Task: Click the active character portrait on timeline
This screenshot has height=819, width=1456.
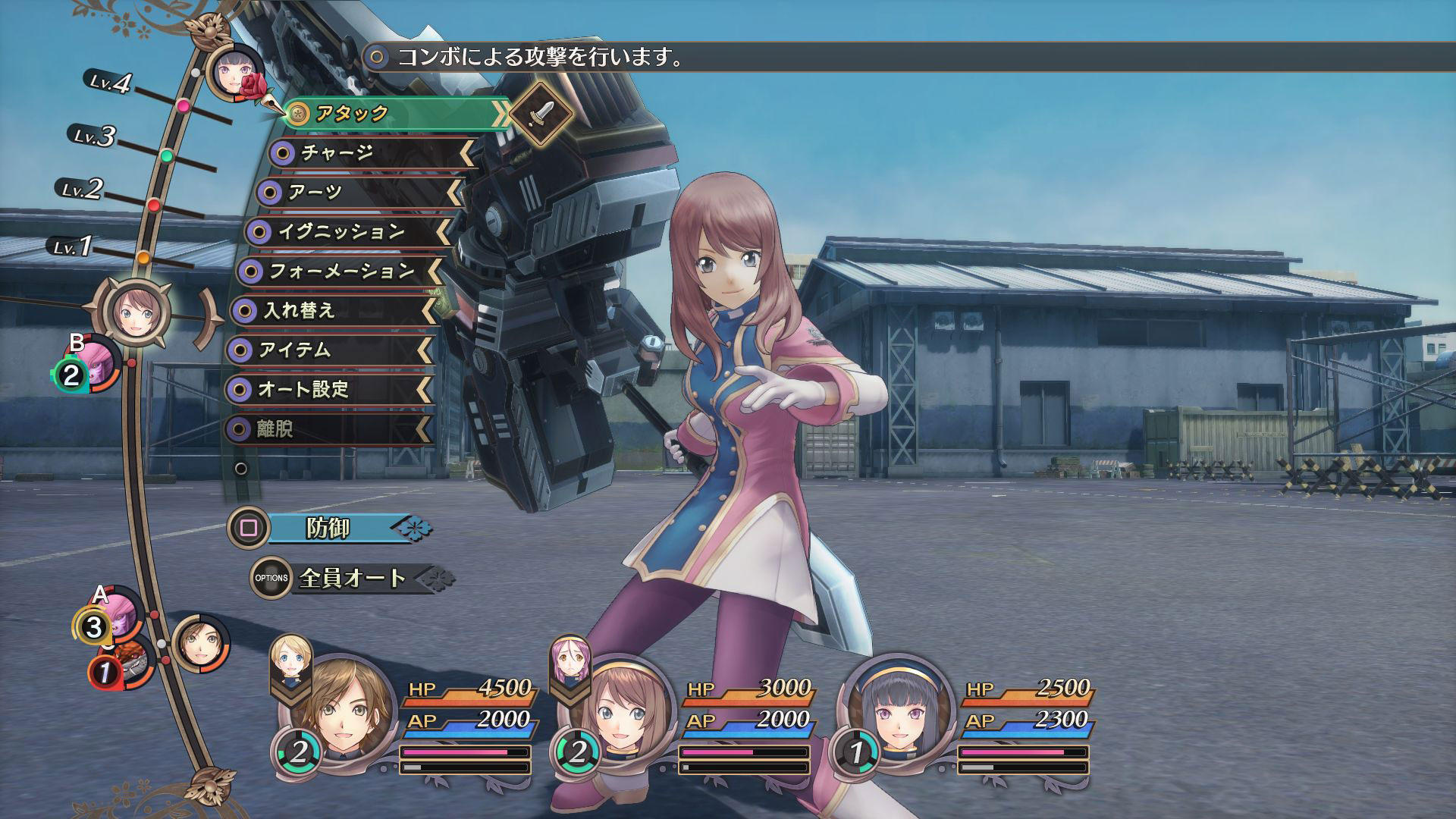Action: [136, 312]
